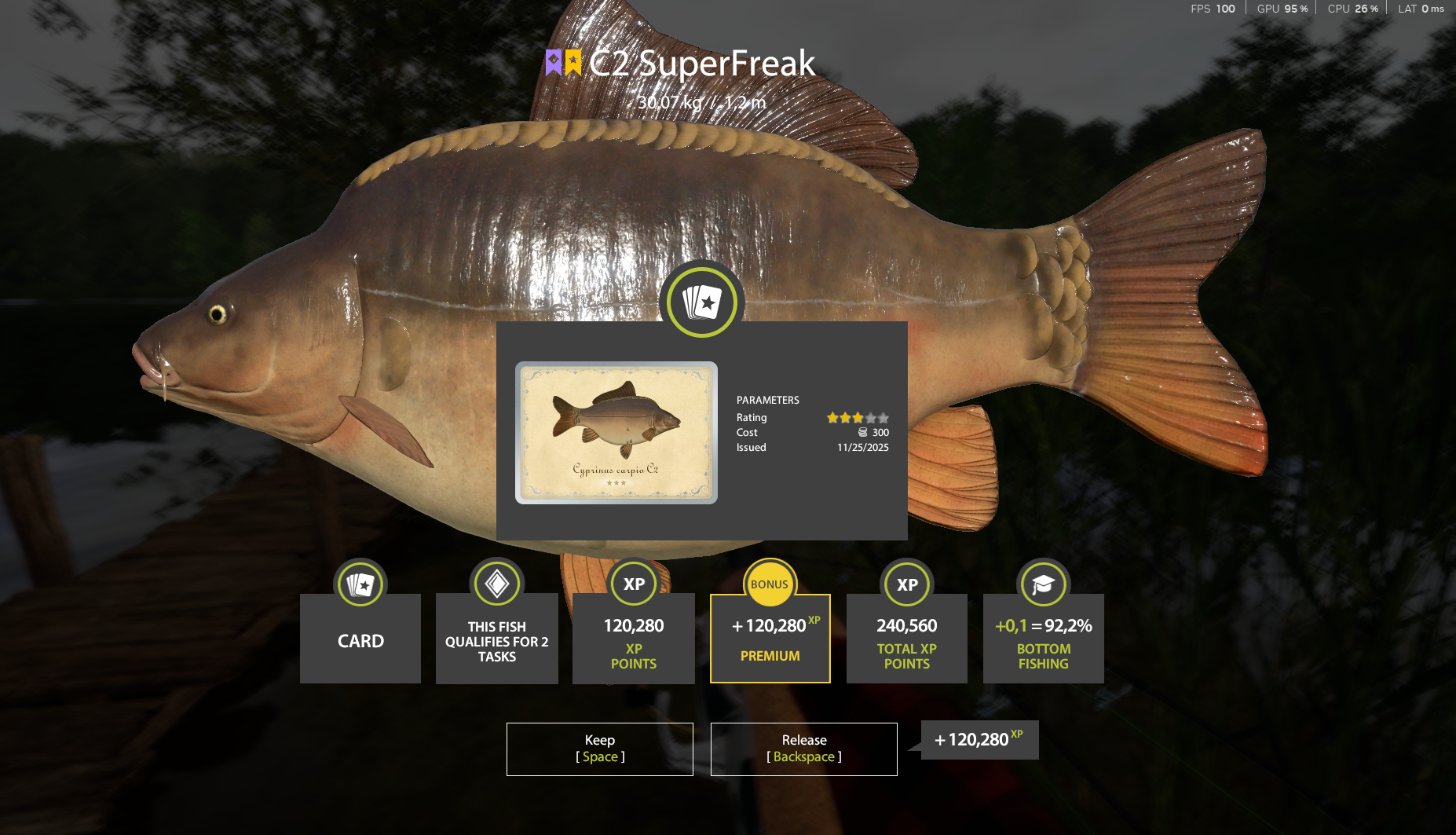Click the diamond tasks qualification icon
Image resolution: width=1456 pixels, height=835 pixels.
pos(496,584)
